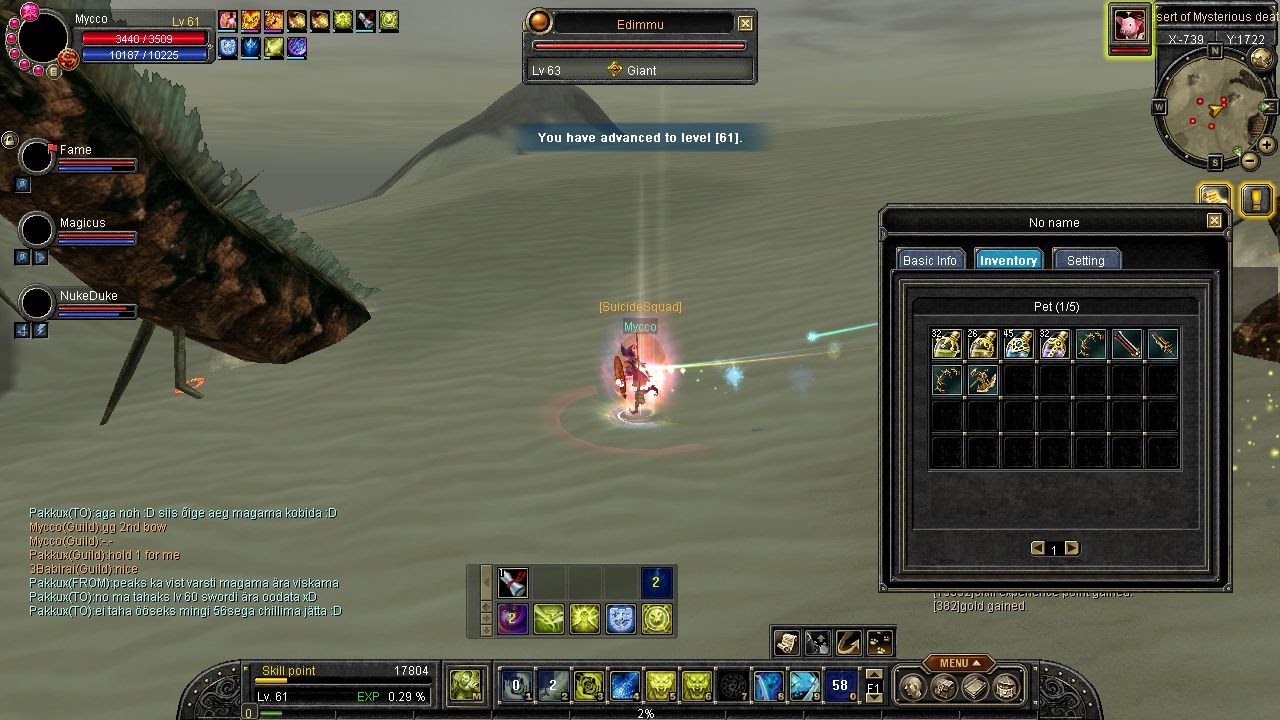Viewport: 1280px width, 720px height.
Task: Activate the blue sparkle skill in slot 4
Action: pyautogui.click(x=624, y=686)
